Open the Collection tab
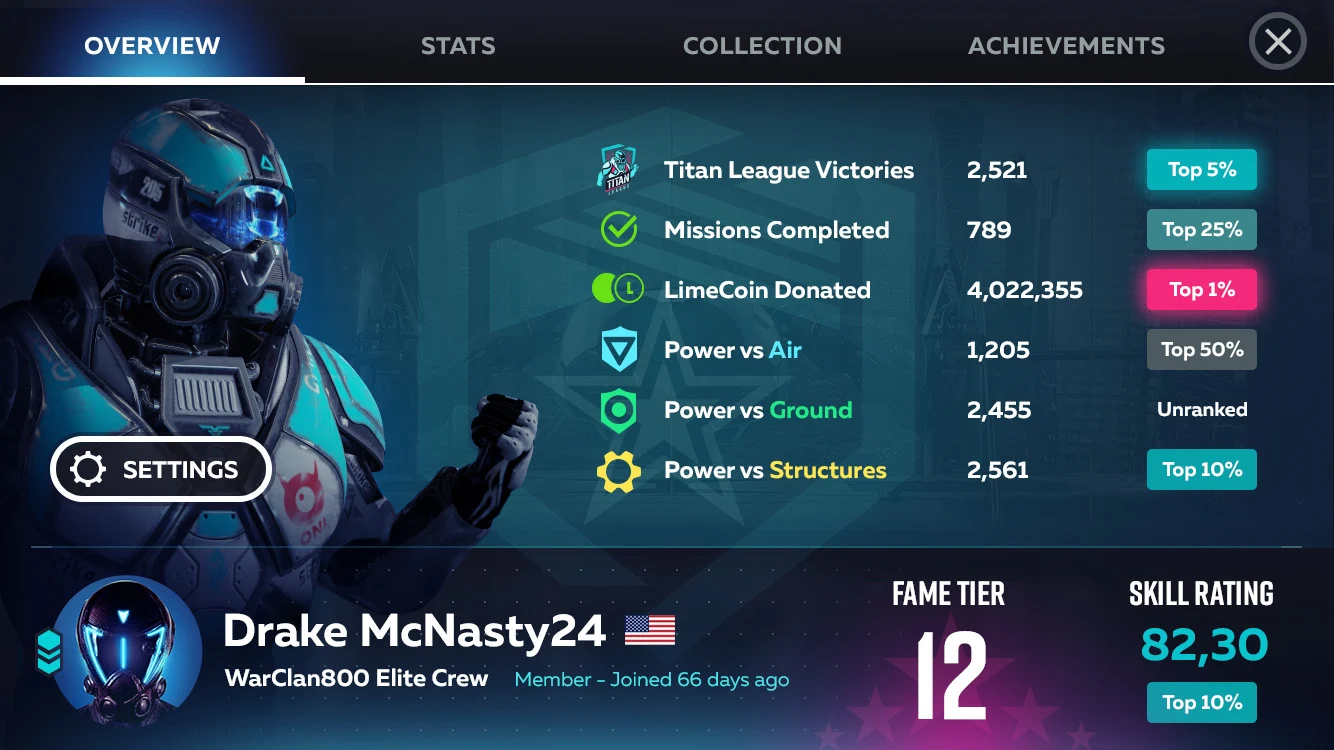Viewport: 1334px width, 750px height. click(762, 46)
